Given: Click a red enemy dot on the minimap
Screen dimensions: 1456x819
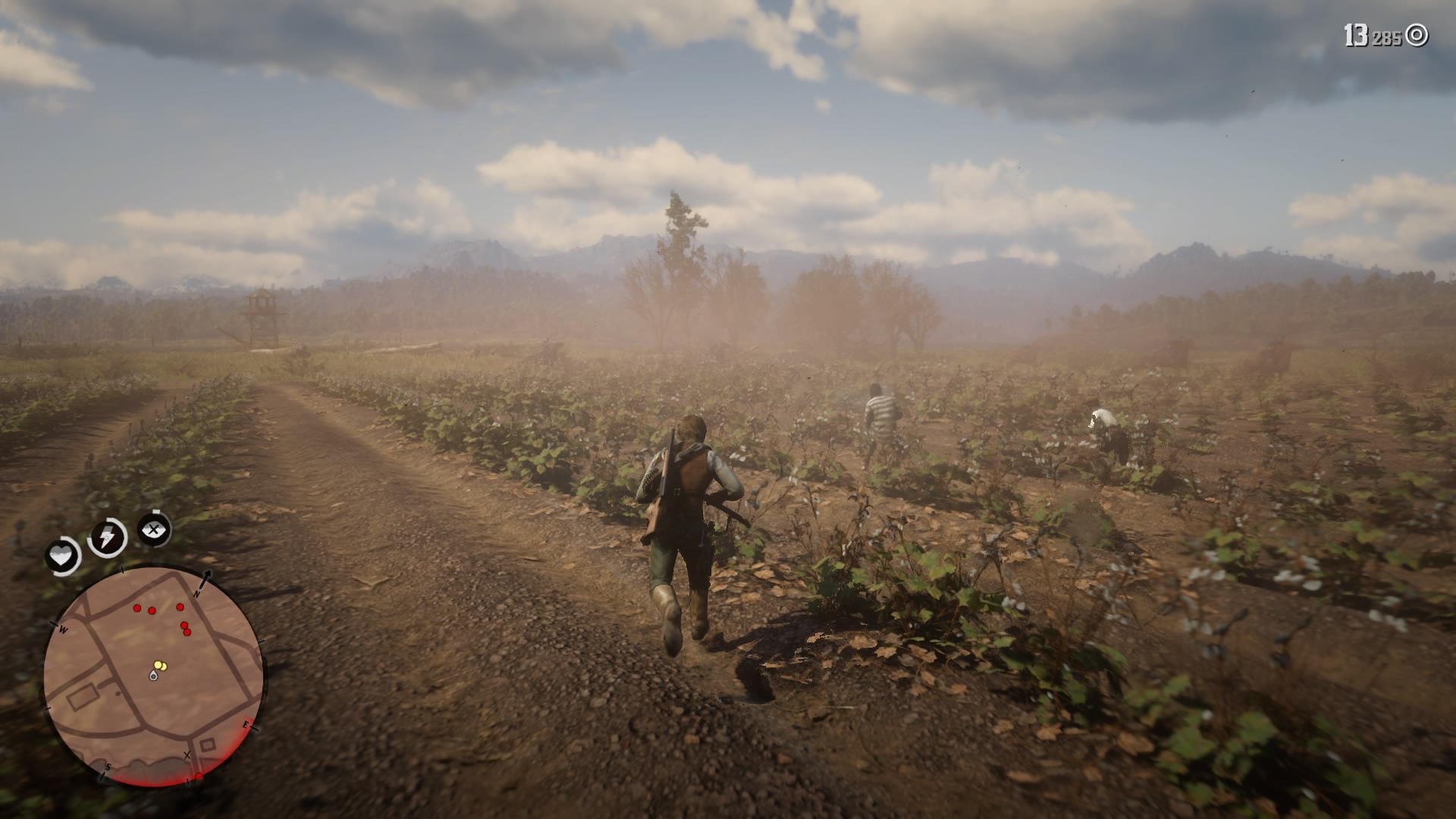Looking at the screenshot, I should click(x=137, y=607).
